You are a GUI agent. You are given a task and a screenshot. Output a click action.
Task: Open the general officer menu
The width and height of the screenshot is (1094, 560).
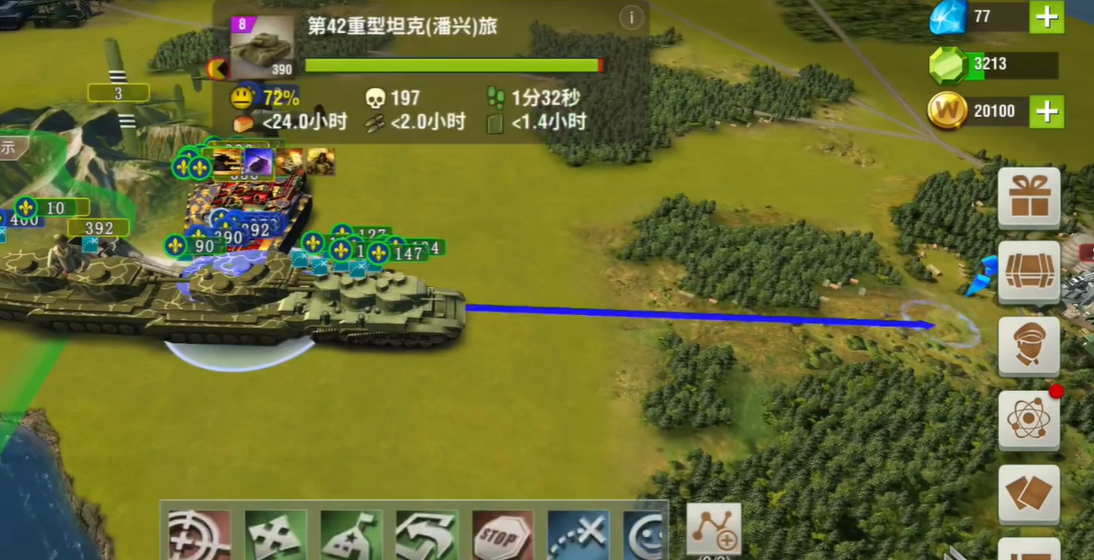[x=1029, y=346]
